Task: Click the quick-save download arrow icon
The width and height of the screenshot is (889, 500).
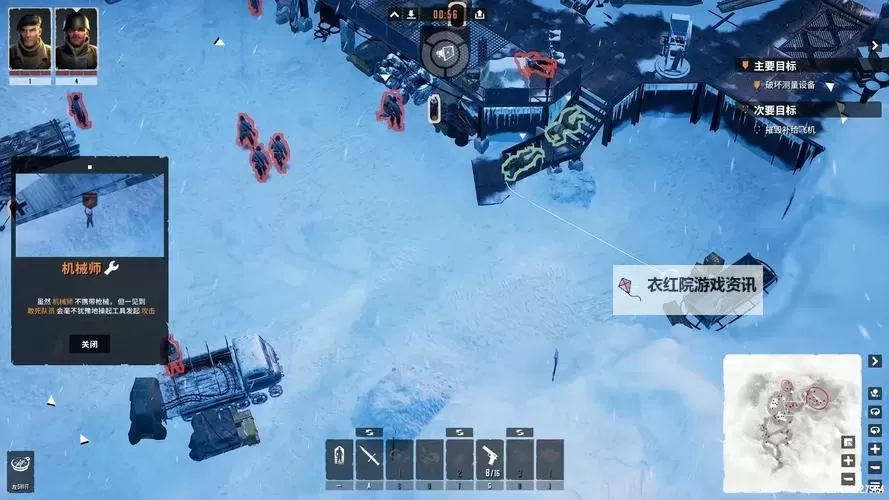Action: point(409,14)
